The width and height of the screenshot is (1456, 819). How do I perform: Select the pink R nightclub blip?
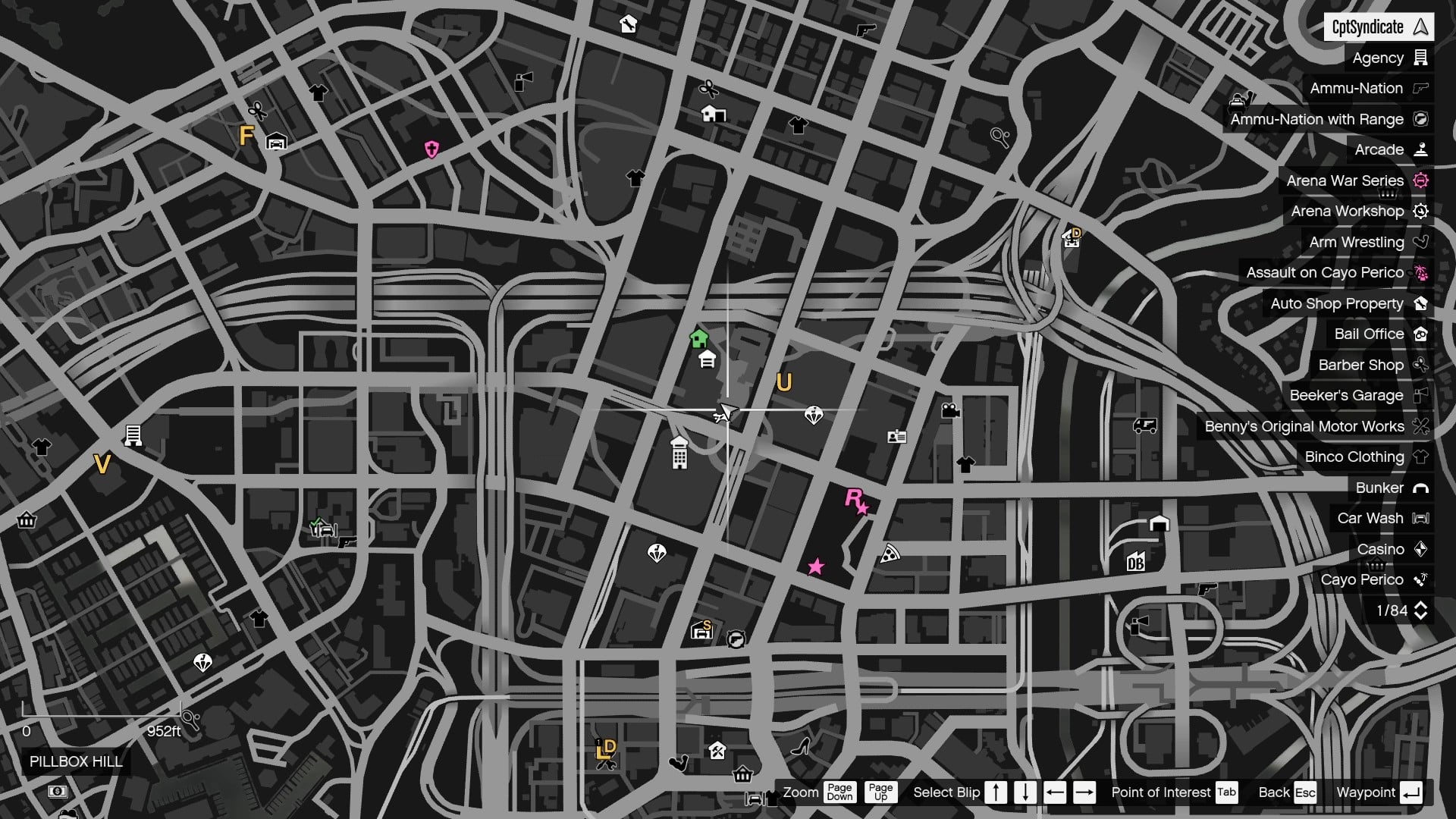tap(855, 501)
